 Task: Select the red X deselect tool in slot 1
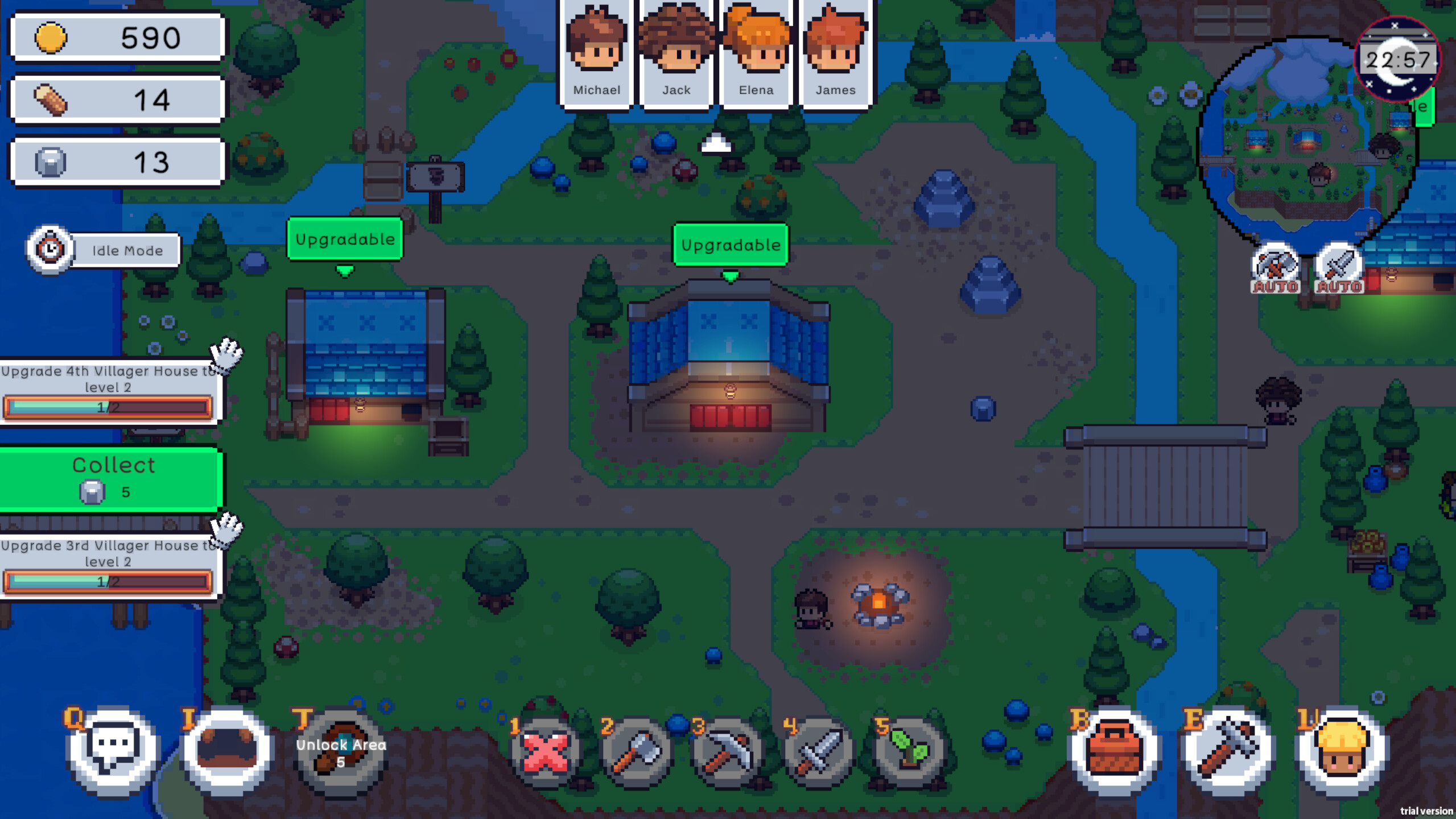pos(546,752)
